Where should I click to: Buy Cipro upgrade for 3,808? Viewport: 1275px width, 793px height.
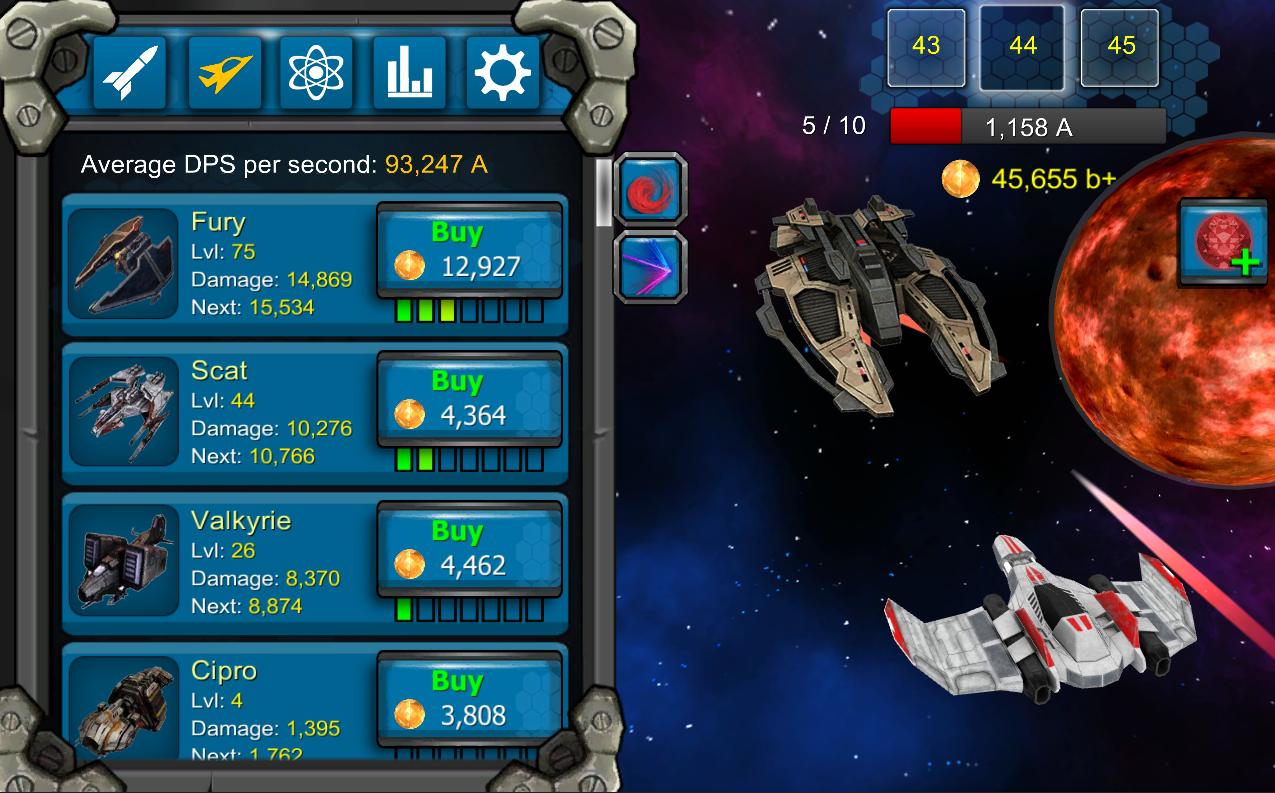click(469, 699)
